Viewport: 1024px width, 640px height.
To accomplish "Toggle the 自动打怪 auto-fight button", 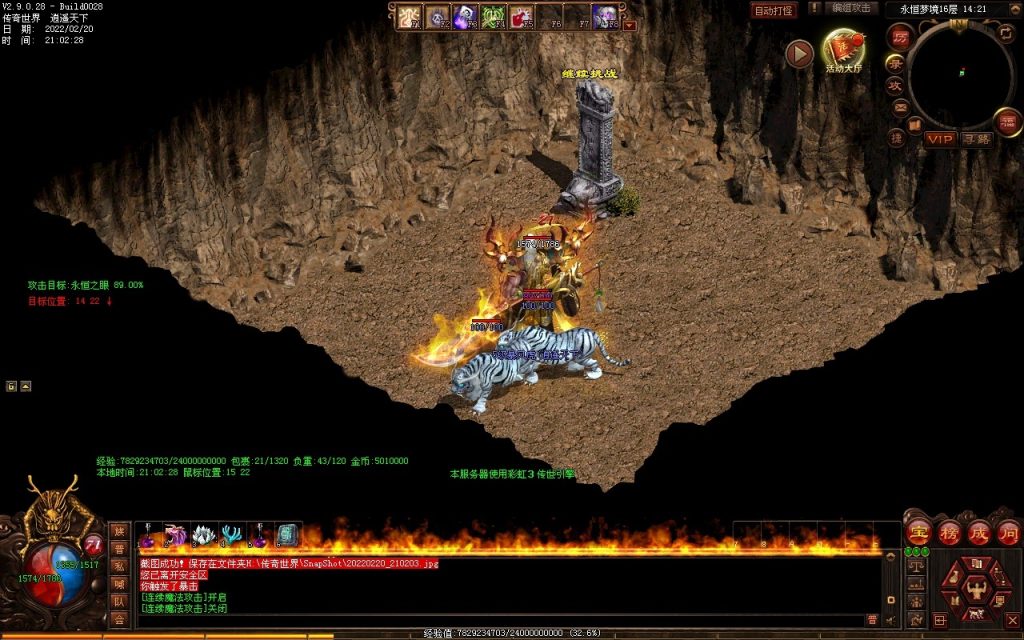I will 774,10.
